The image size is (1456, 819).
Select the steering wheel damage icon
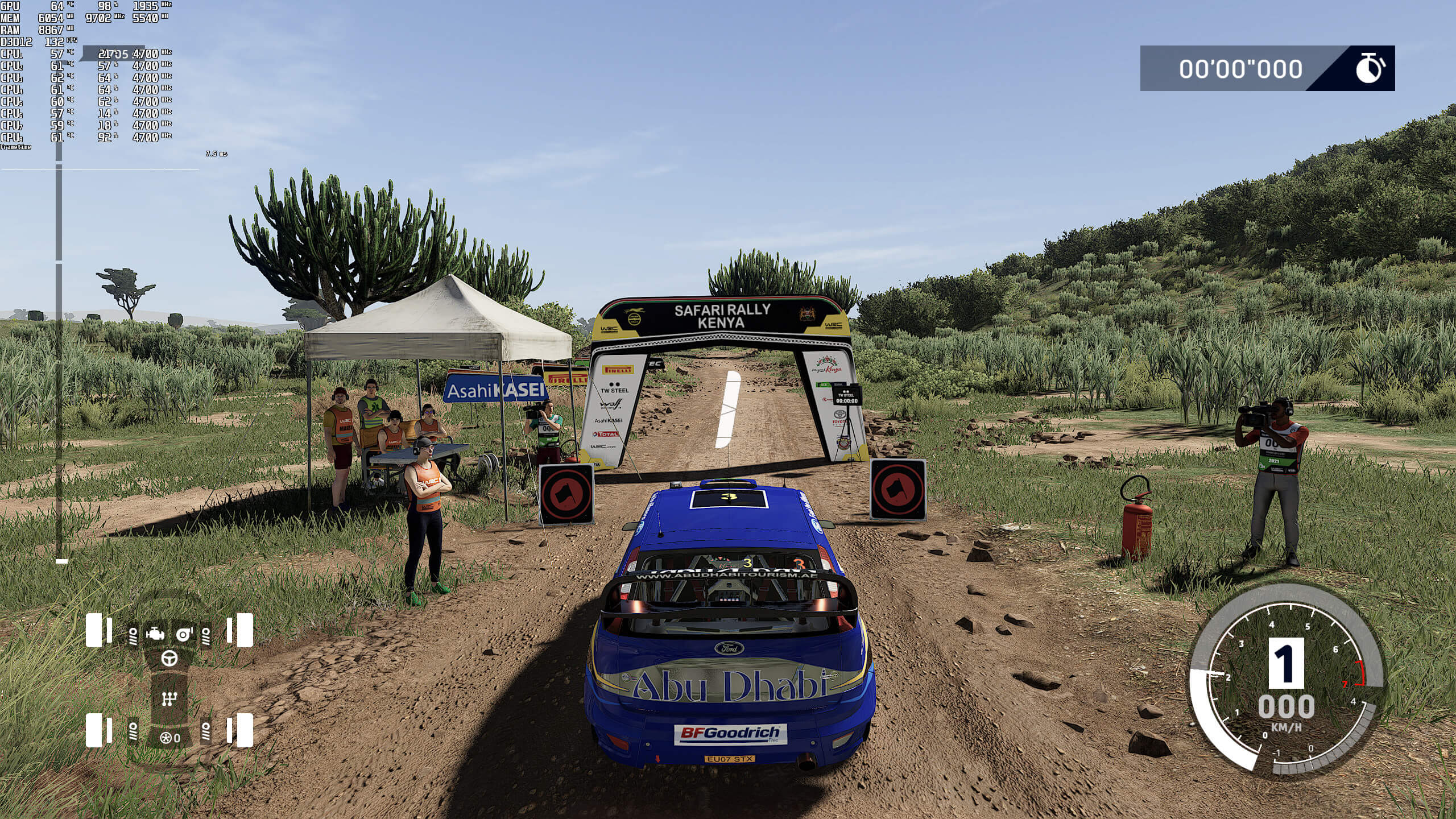pos(169,659)
